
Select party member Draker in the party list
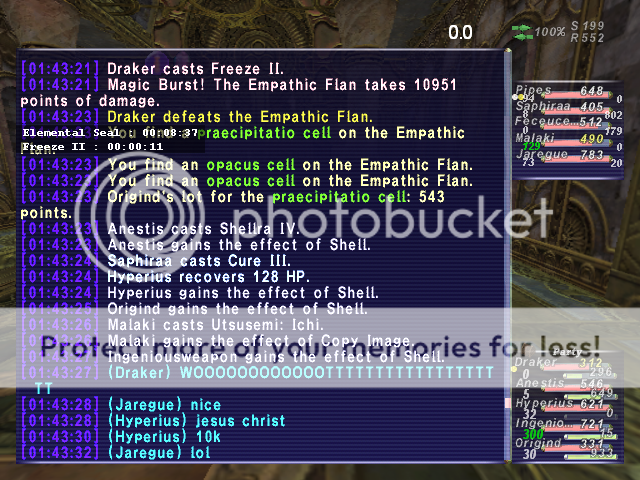tap(533, 363)
